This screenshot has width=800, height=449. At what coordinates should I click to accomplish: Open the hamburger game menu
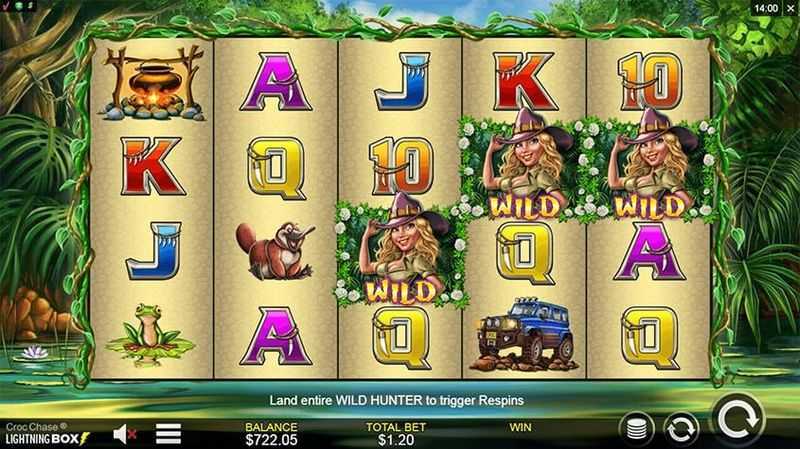[167, 433]
